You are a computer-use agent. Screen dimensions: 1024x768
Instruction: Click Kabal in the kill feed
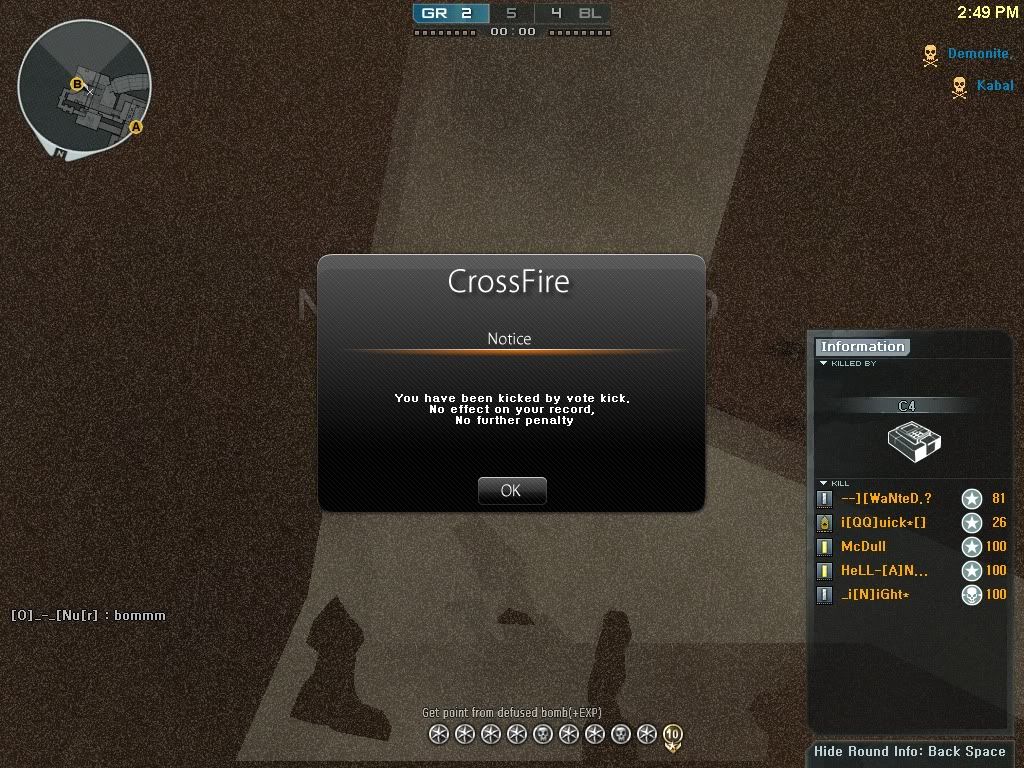click(x=995, y=86)
